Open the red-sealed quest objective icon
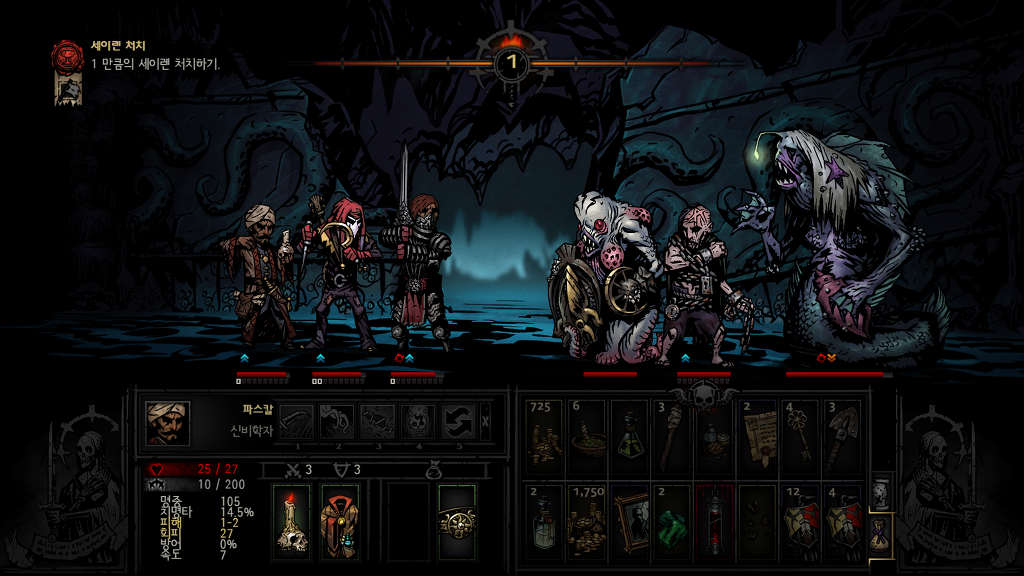This screenshot has width=1024, height=576. point(68,54)
